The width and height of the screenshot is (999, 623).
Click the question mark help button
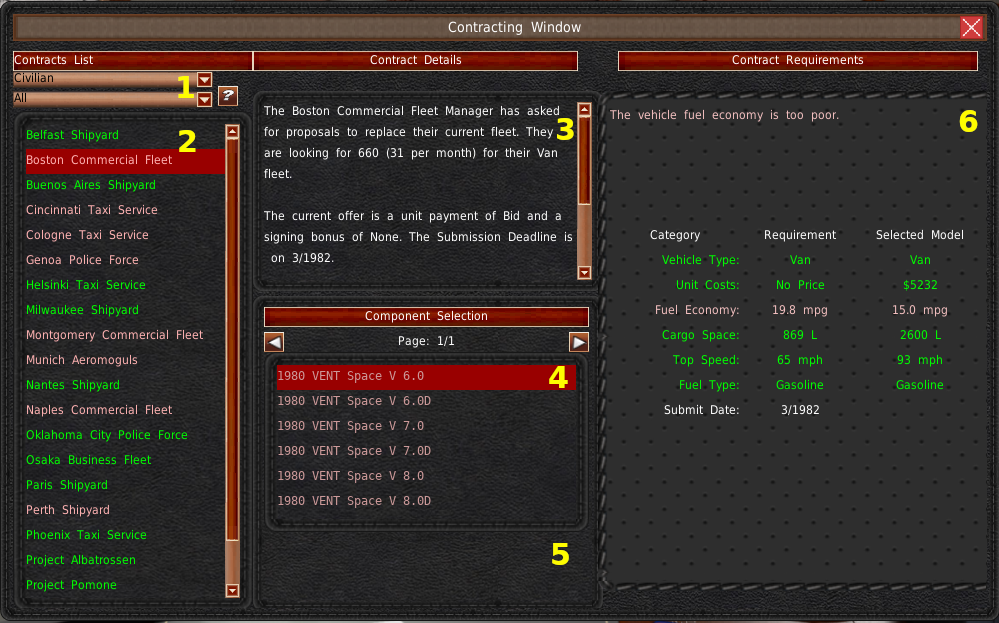pyautogui.click(x=228, y=96)
